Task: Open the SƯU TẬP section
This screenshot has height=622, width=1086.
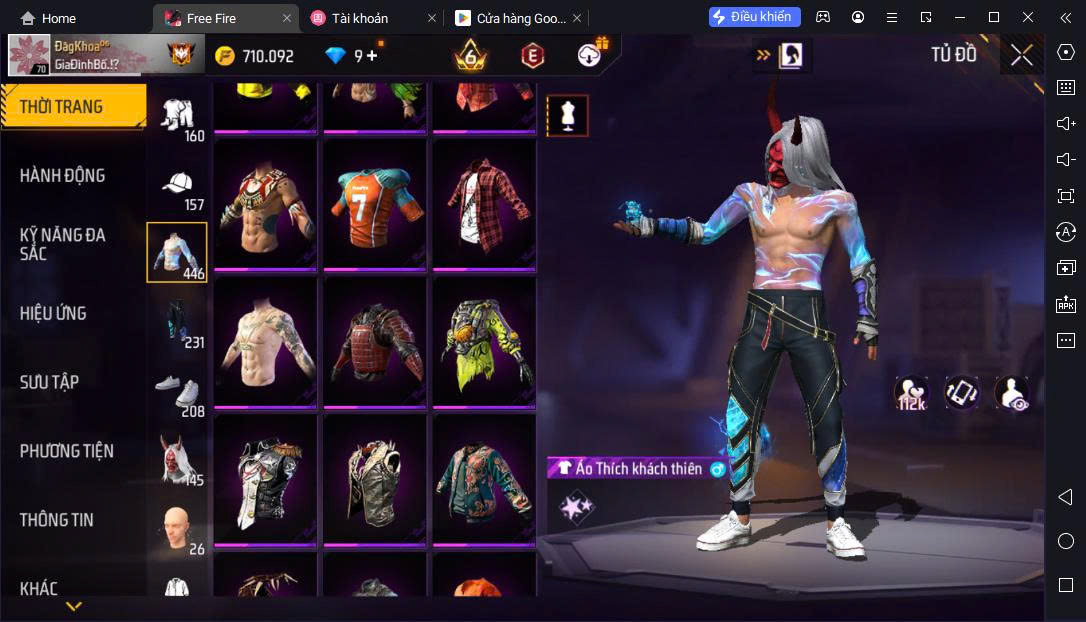Action: pos(50,382)
